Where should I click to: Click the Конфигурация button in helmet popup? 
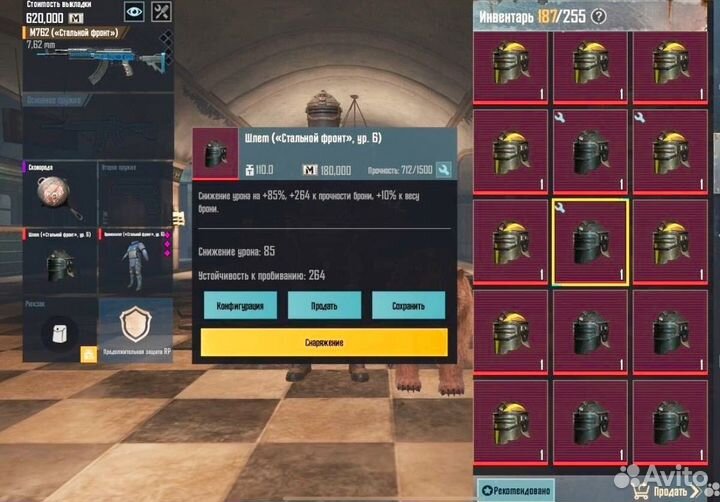[240, 305]
